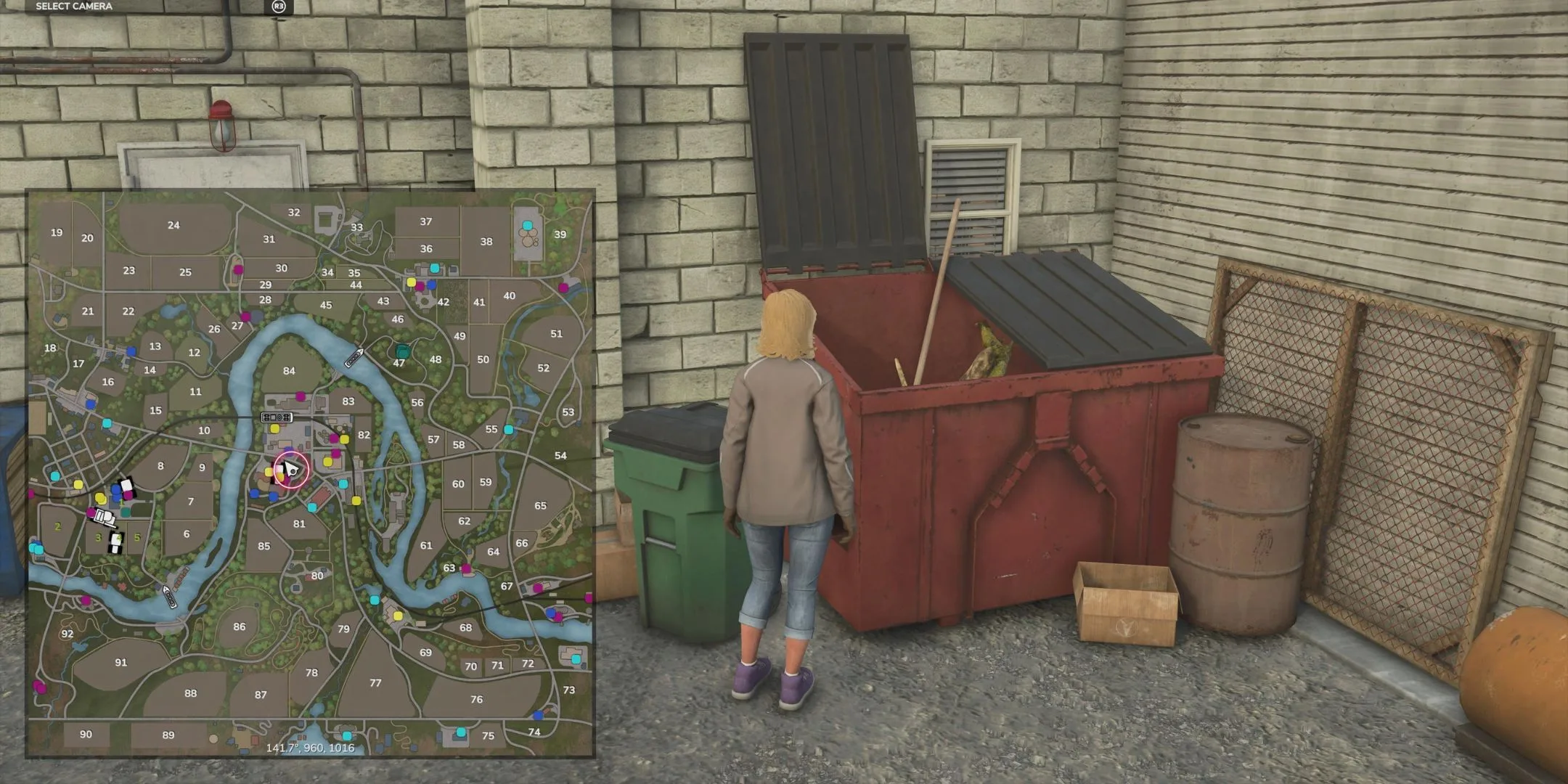Click the cyan marker above field 39's silos

(x=527, y=225)
